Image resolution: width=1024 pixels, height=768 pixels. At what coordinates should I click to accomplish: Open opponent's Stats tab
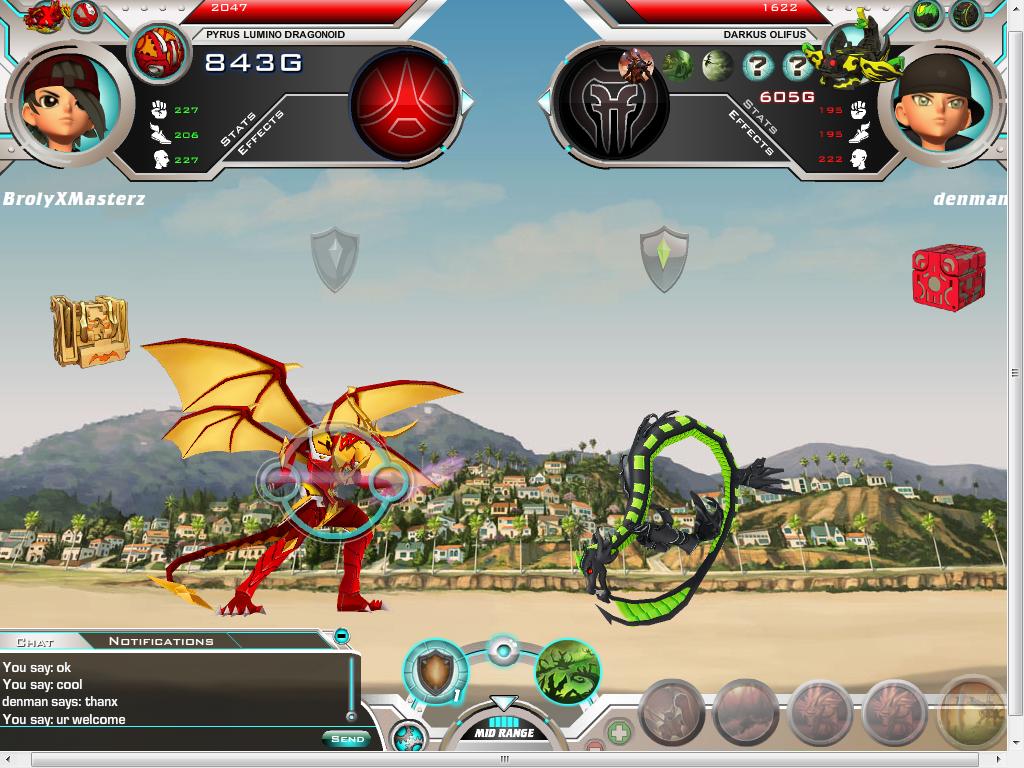pos(761,116)
